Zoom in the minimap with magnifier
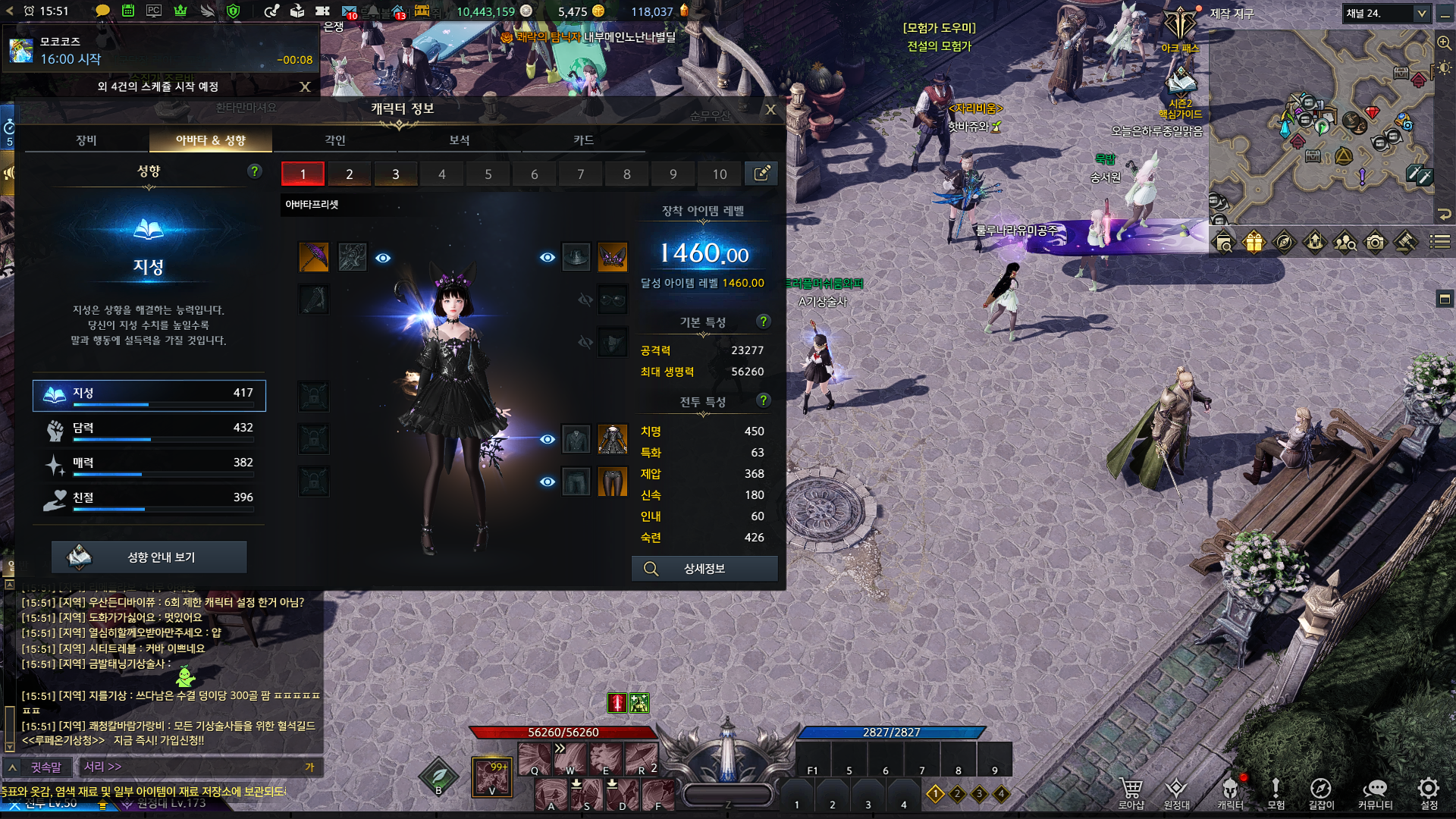 1444,43
